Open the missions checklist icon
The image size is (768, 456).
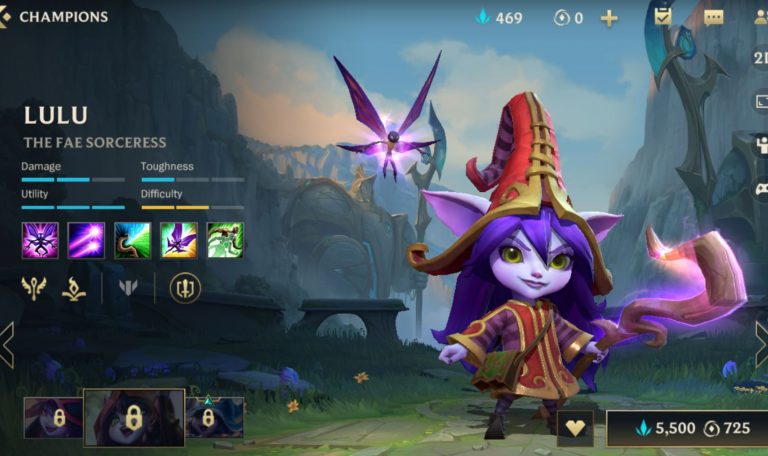(663, 17)
